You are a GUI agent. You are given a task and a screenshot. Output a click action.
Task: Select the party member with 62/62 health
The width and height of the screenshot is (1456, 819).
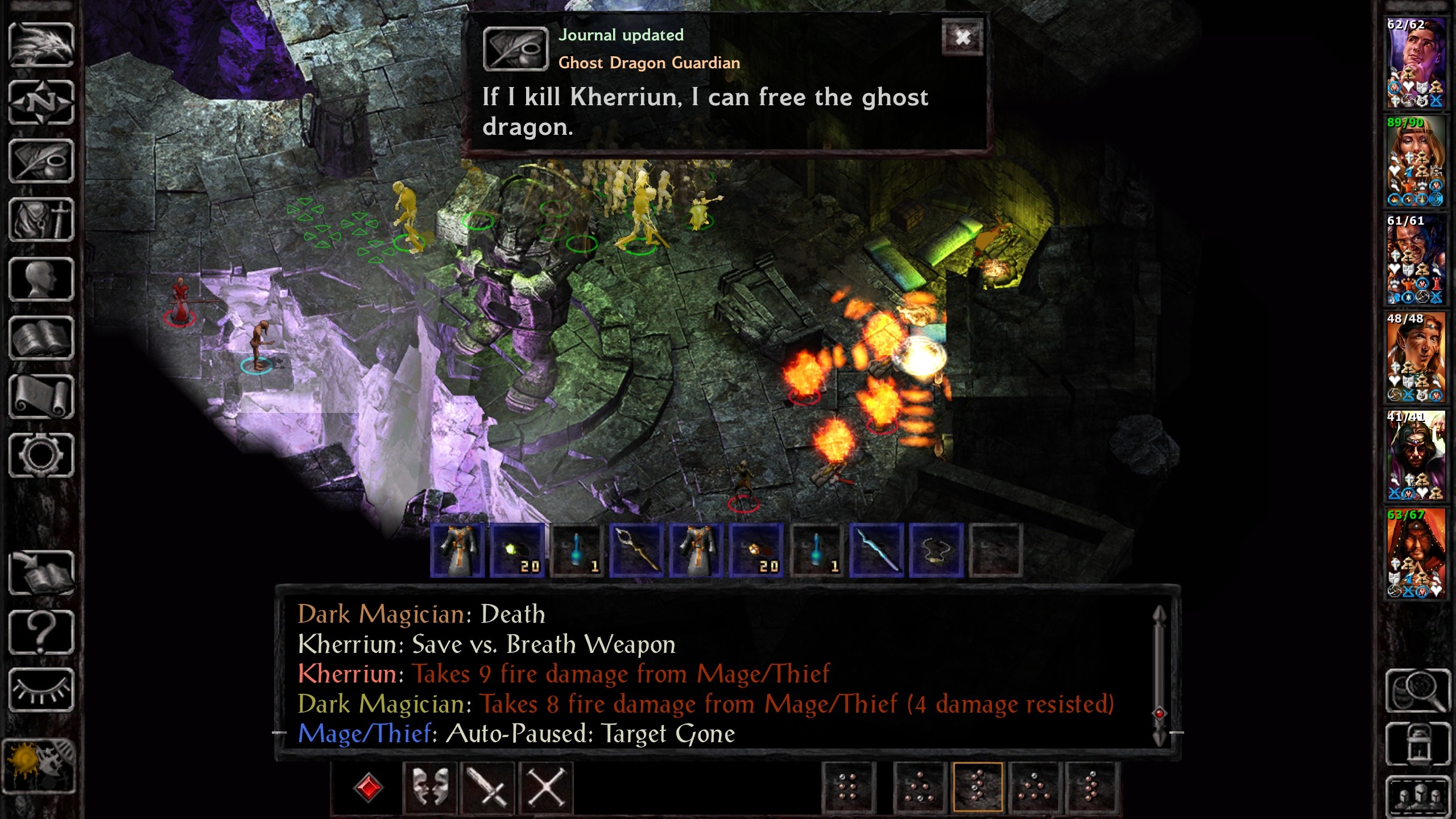click(1416, 63)
